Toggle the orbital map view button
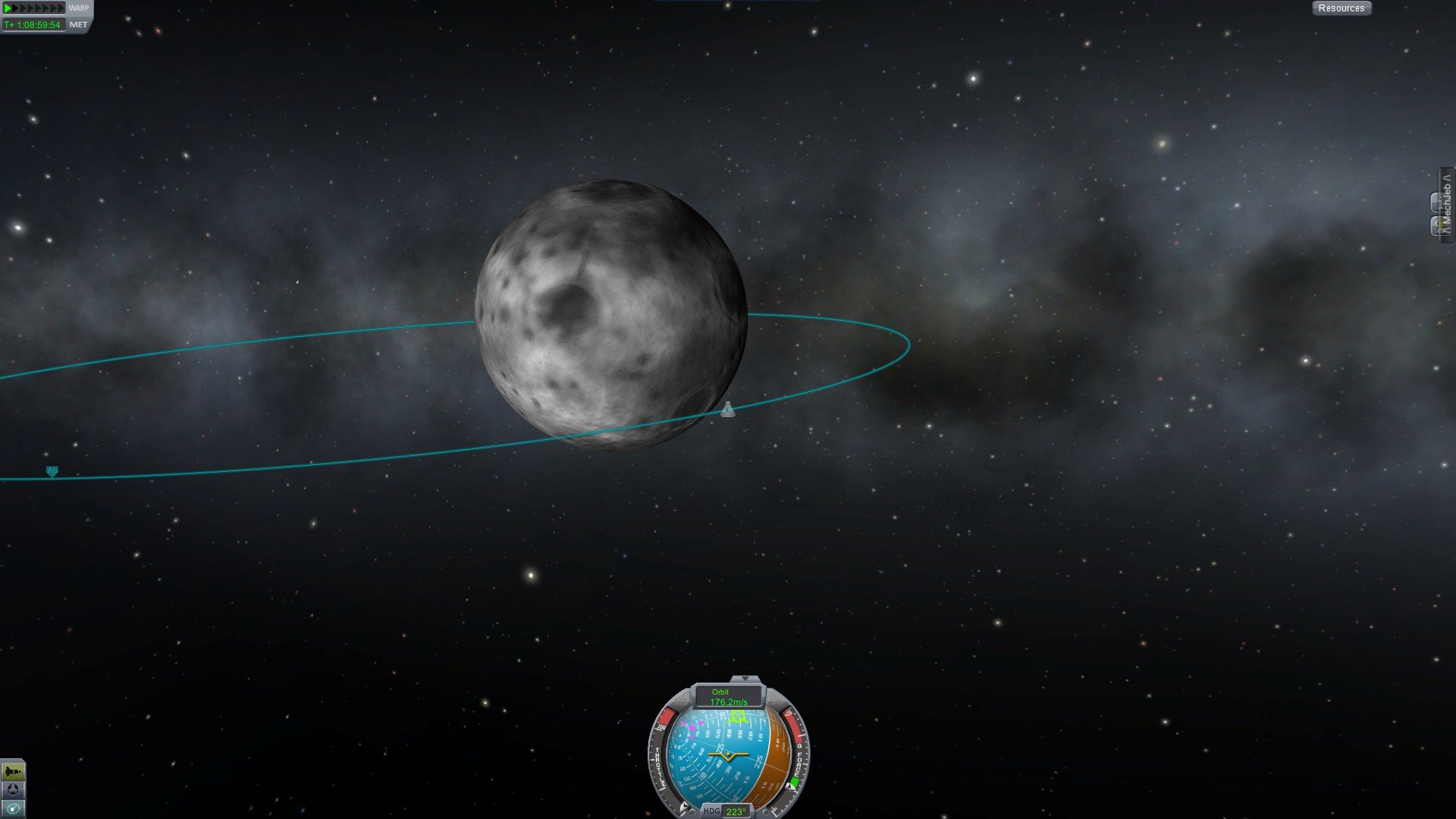The height and width of the screenshot is (819, 1456). pyautogui.click(x=13, y=809)
